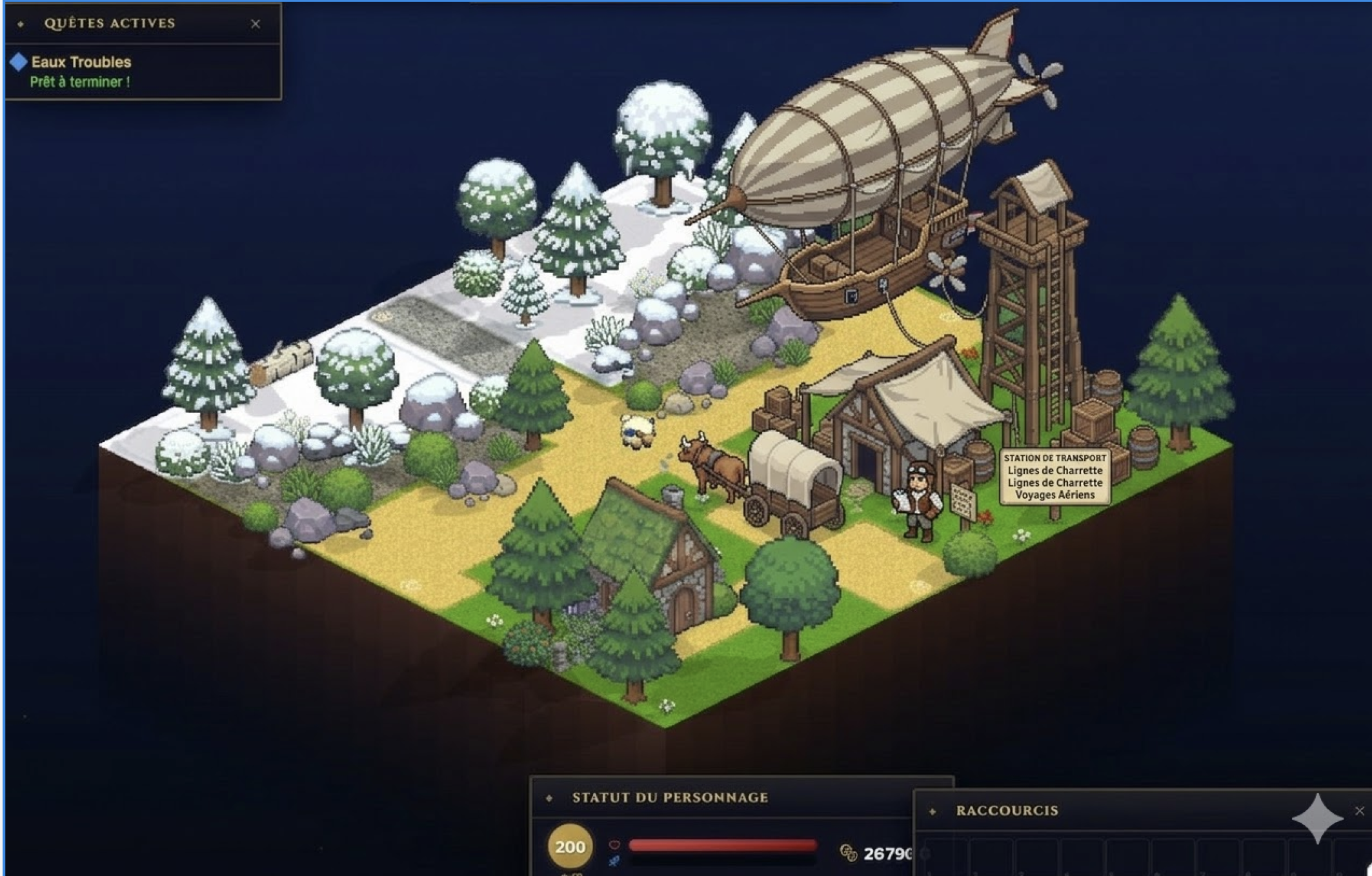Click the diamond icon on the Quêtes Actives header

[21, 24]
